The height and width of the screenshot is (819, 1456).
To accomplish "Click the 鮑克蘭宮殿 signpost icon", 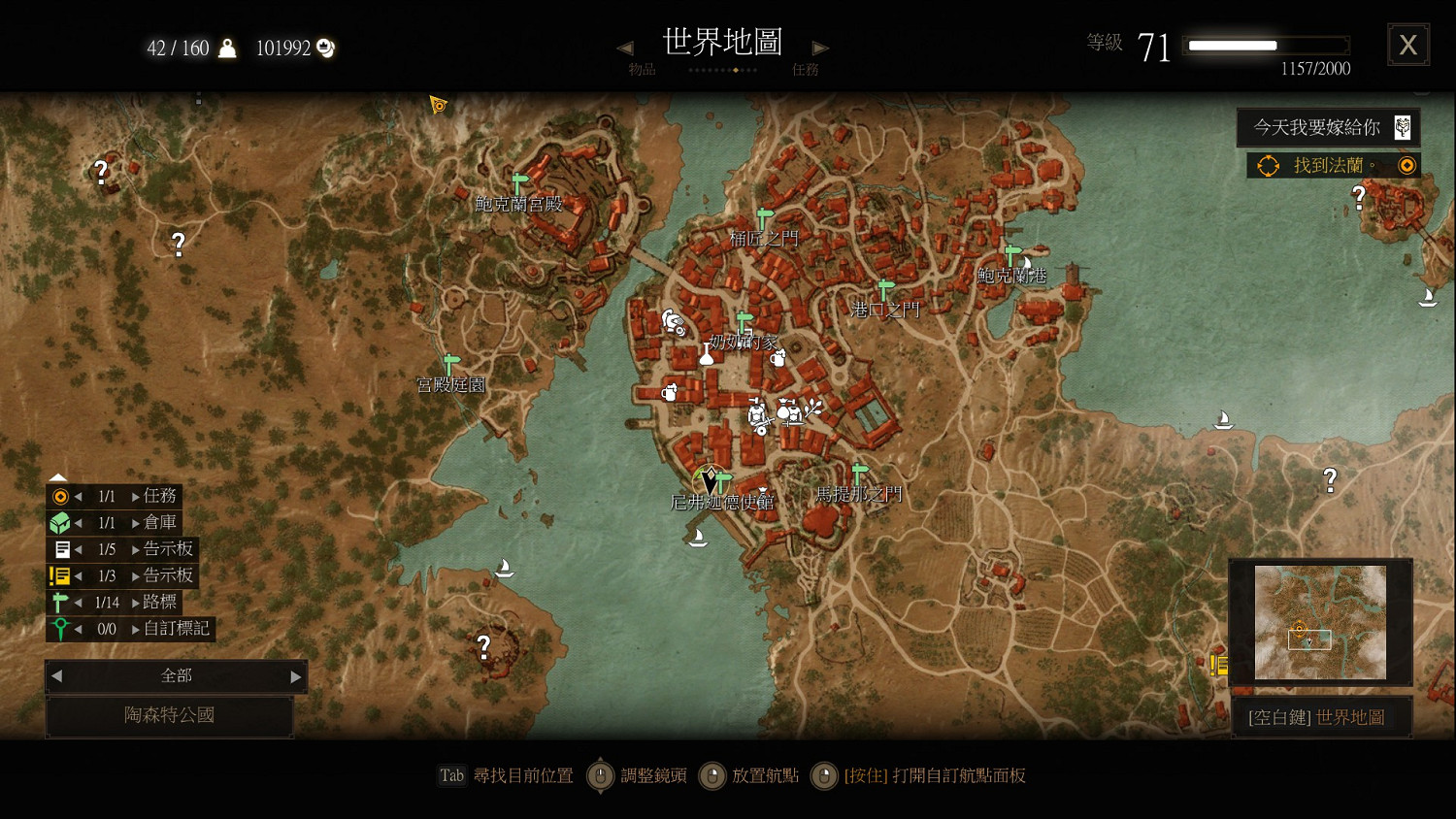I will (x=517, y=181).
